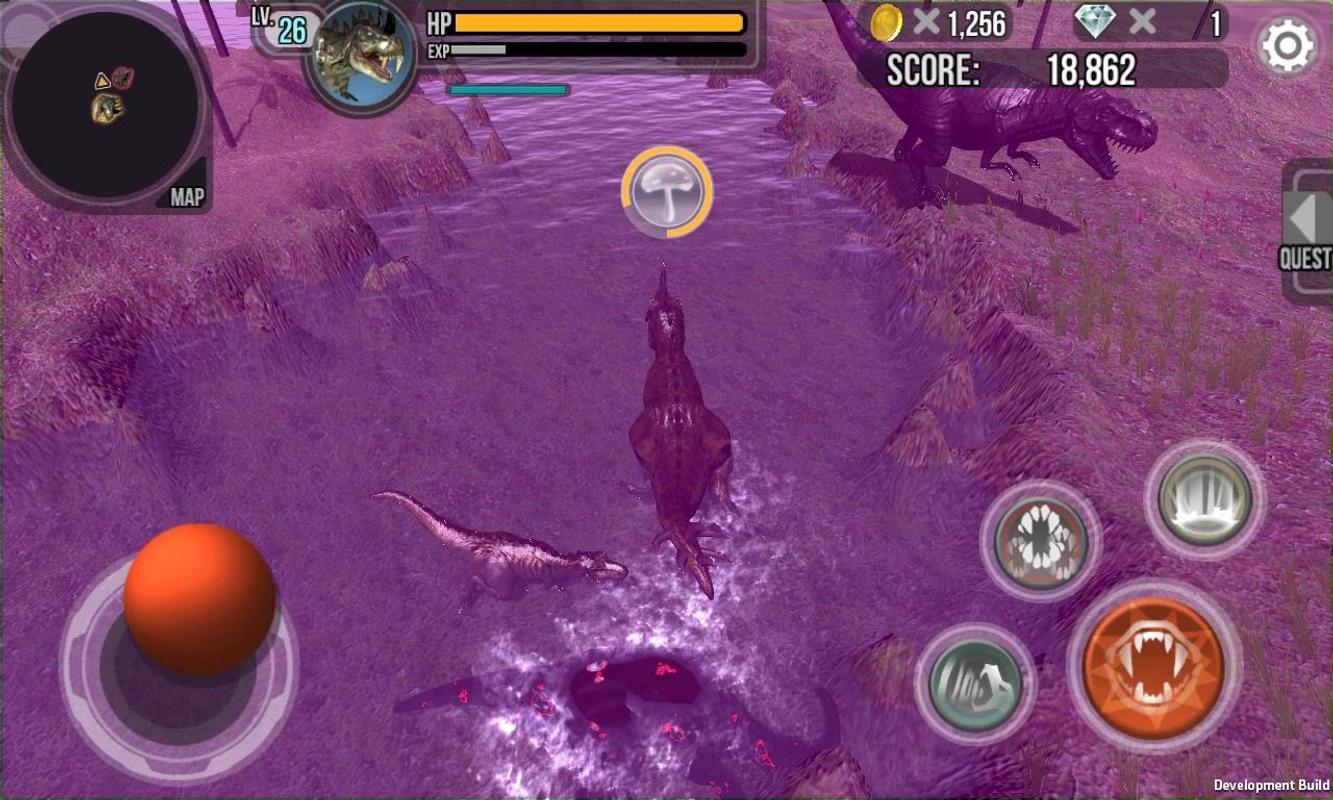The image size is (1333, 800).
Task: Tap the orange virtual joystick ball
Action: coord(199,597)
